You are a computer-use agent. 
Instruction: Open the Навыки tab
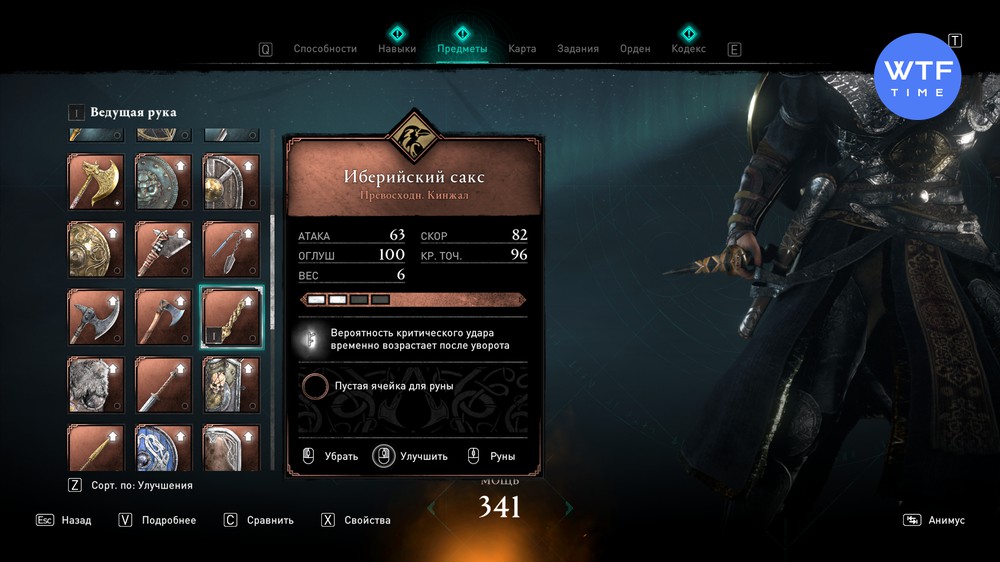coord(397,48)
